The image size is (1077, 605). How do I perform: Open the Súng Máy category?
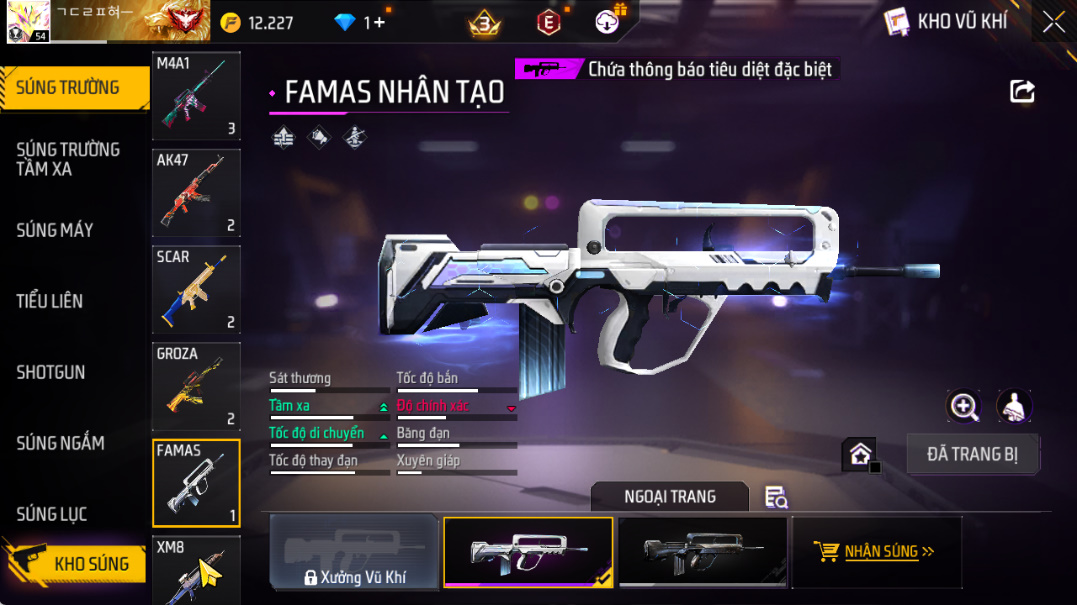pyautogui.click(x=55, y=230)
